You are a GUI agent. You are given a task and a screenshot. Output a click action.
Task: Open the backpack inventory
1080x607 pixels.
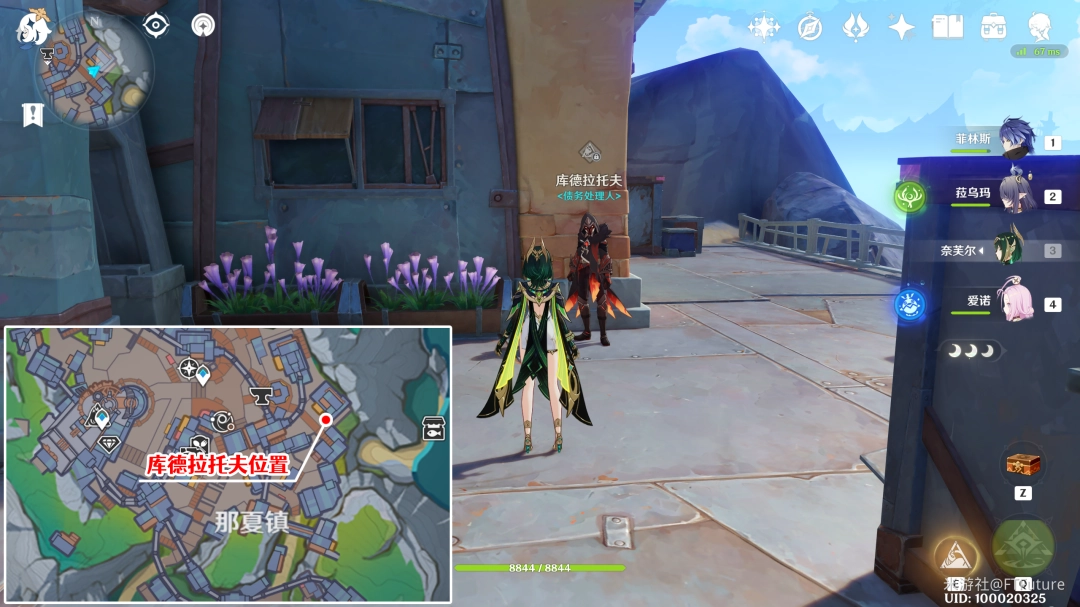(993, 27)
